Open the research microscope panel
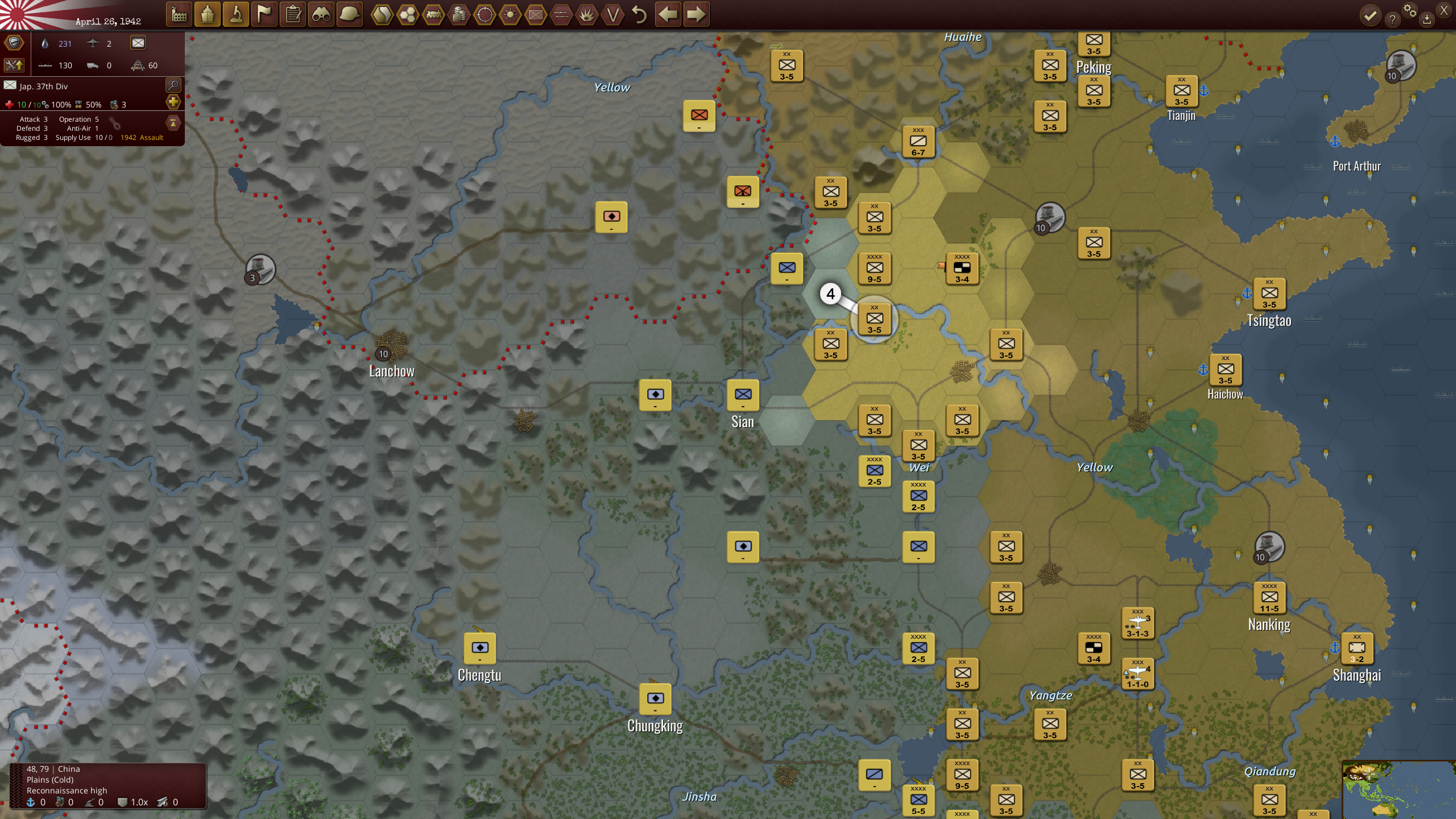1456x819 pixels. point(236,15)
